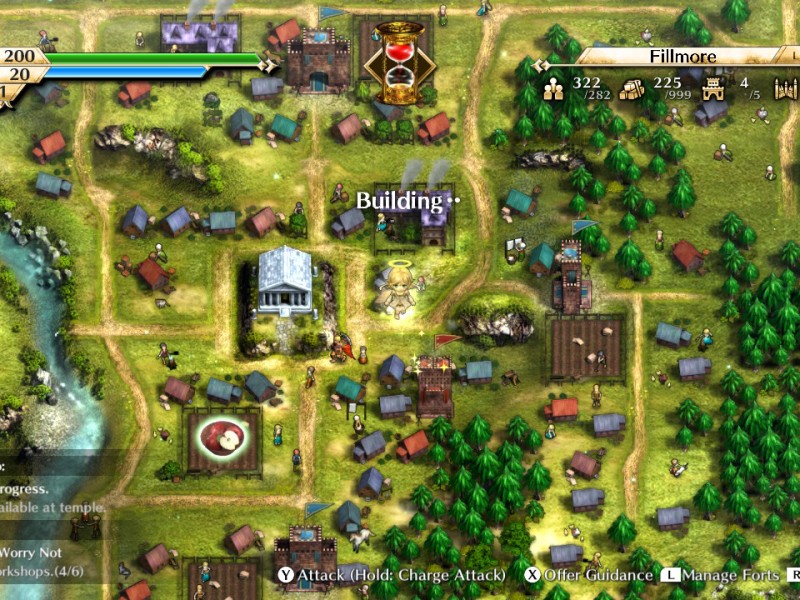
Task: Click the population people icon
Action: click(x=554, y=89)
